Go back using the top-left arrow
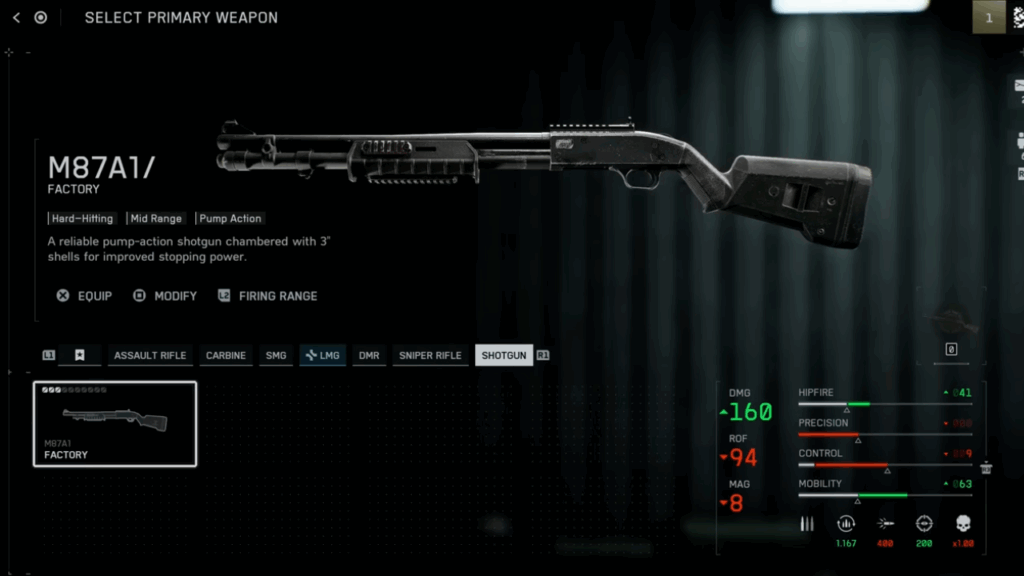 16,17
